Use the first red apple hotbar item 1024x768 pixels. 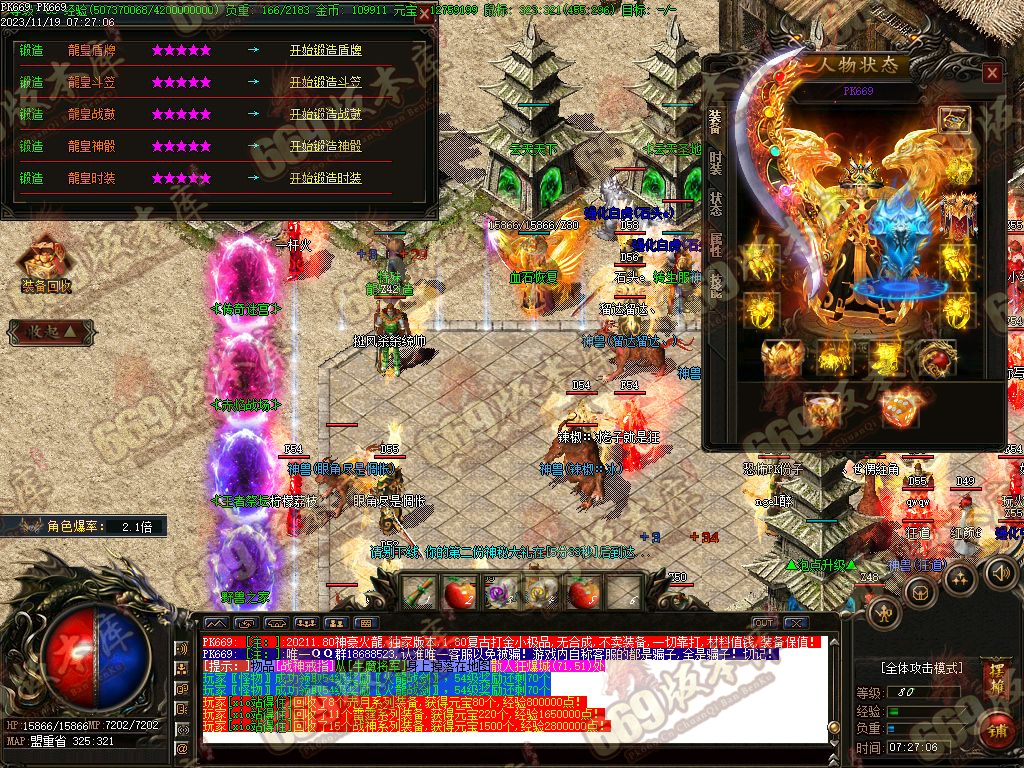pyautogui.click(x=459, y=594)
